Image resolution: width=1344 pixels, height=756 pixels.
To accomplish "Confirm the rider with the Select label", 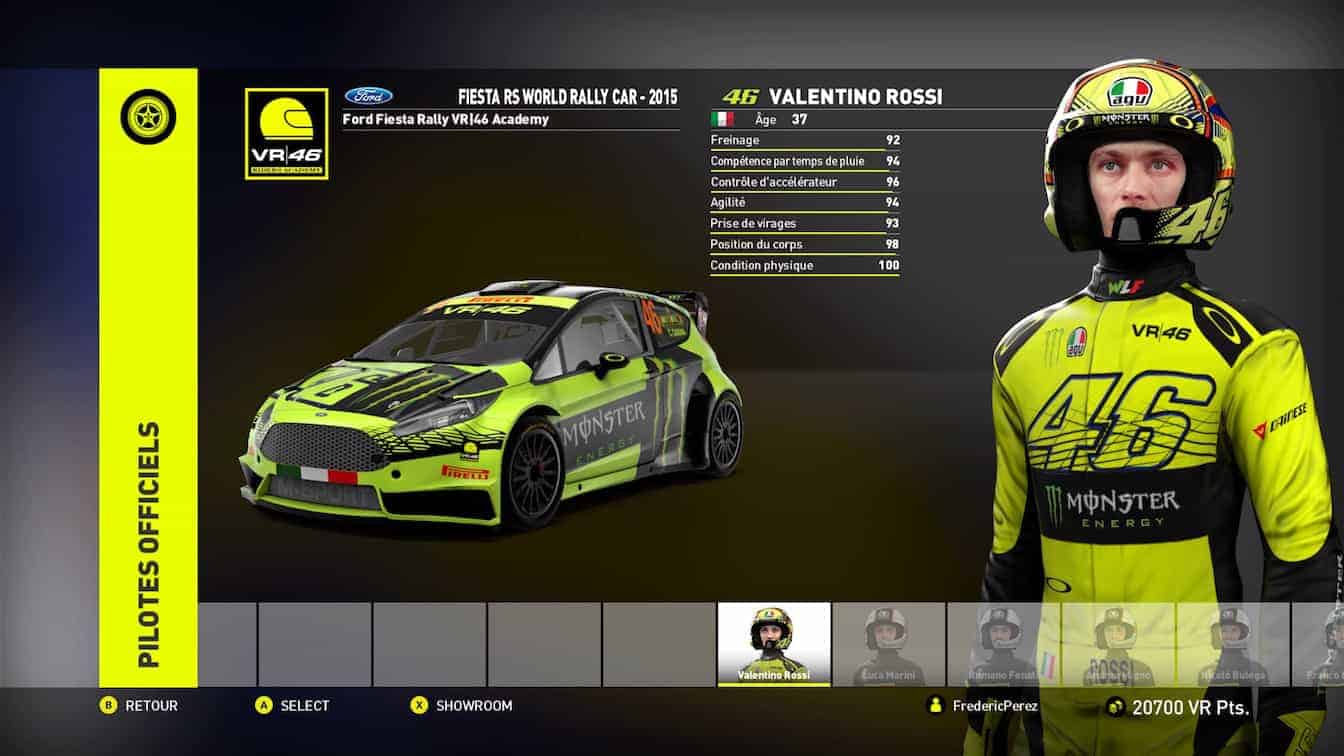I will pyautogui.click(x=304, y=705).
